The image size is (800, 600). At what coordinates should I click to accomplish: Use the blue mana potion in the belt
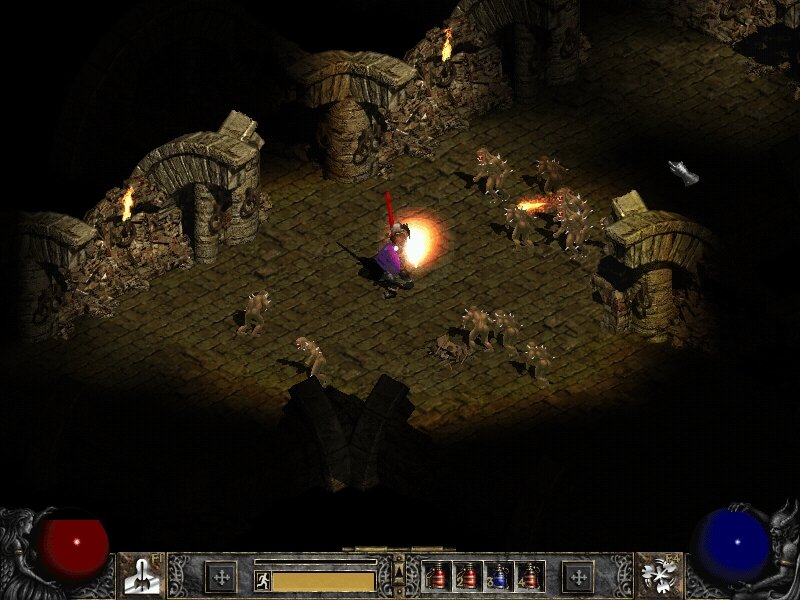500,576
